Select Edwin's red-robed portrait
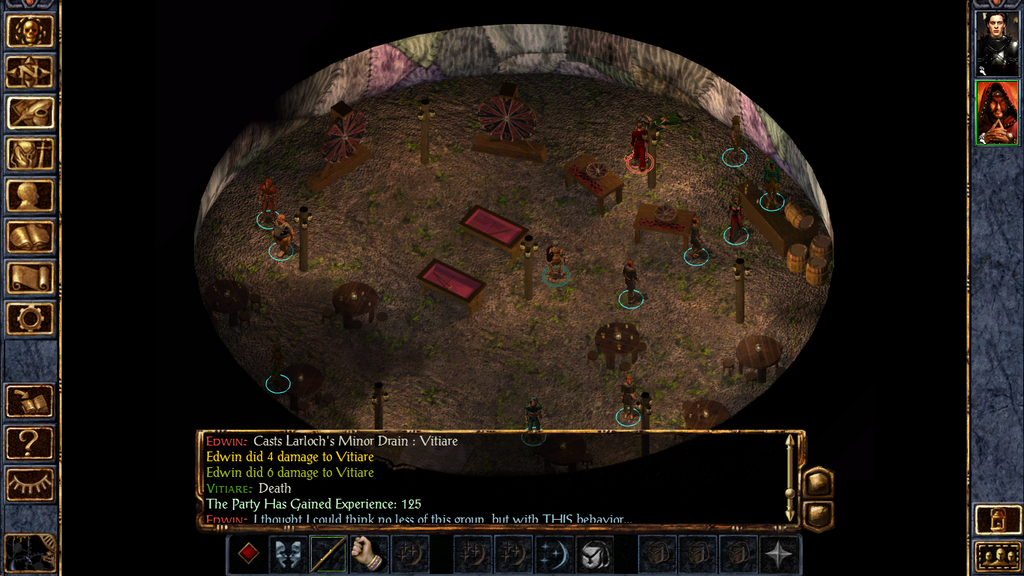 coord(996,112)
